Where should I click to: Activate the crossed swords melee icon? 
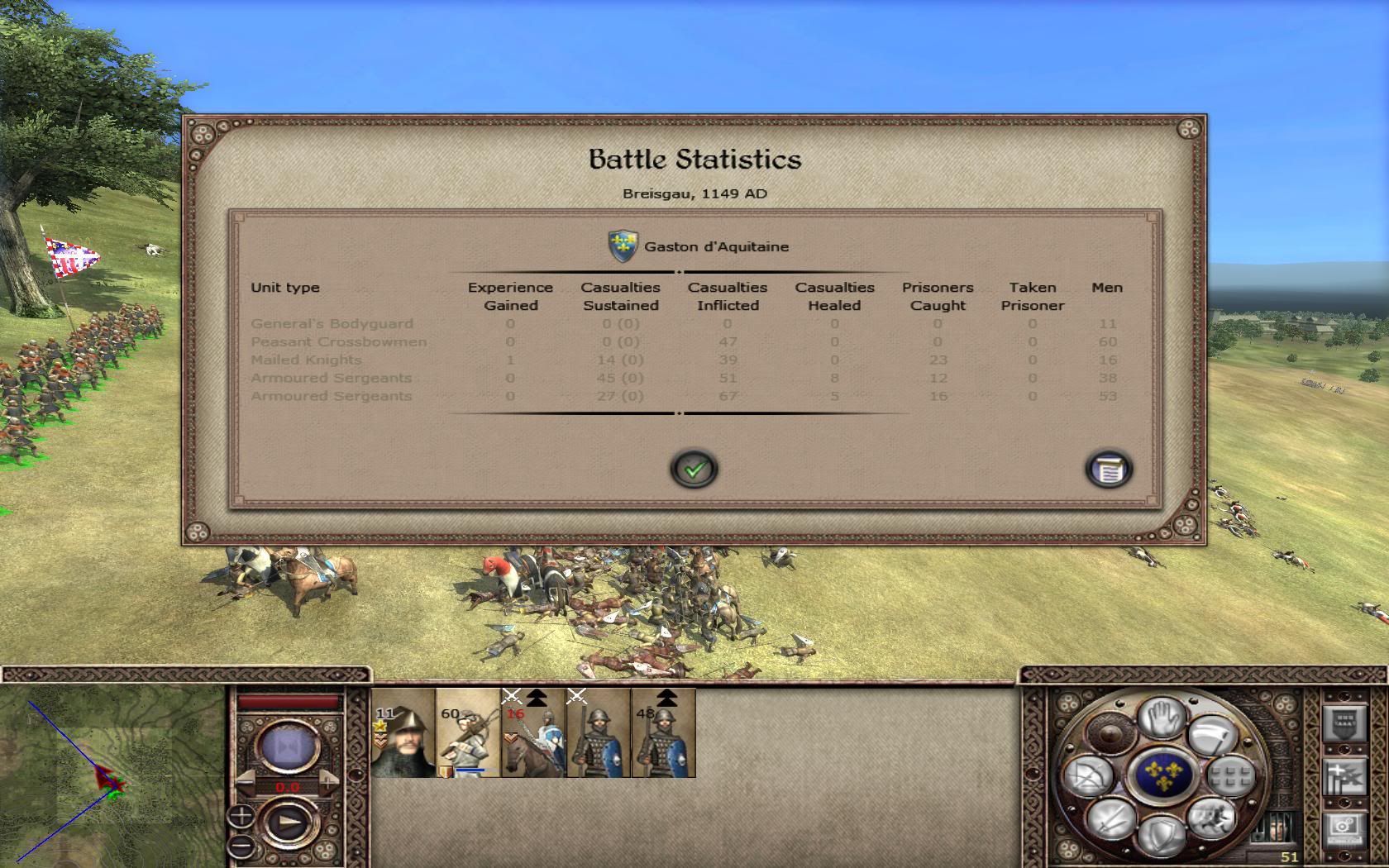coord(1110,818)
